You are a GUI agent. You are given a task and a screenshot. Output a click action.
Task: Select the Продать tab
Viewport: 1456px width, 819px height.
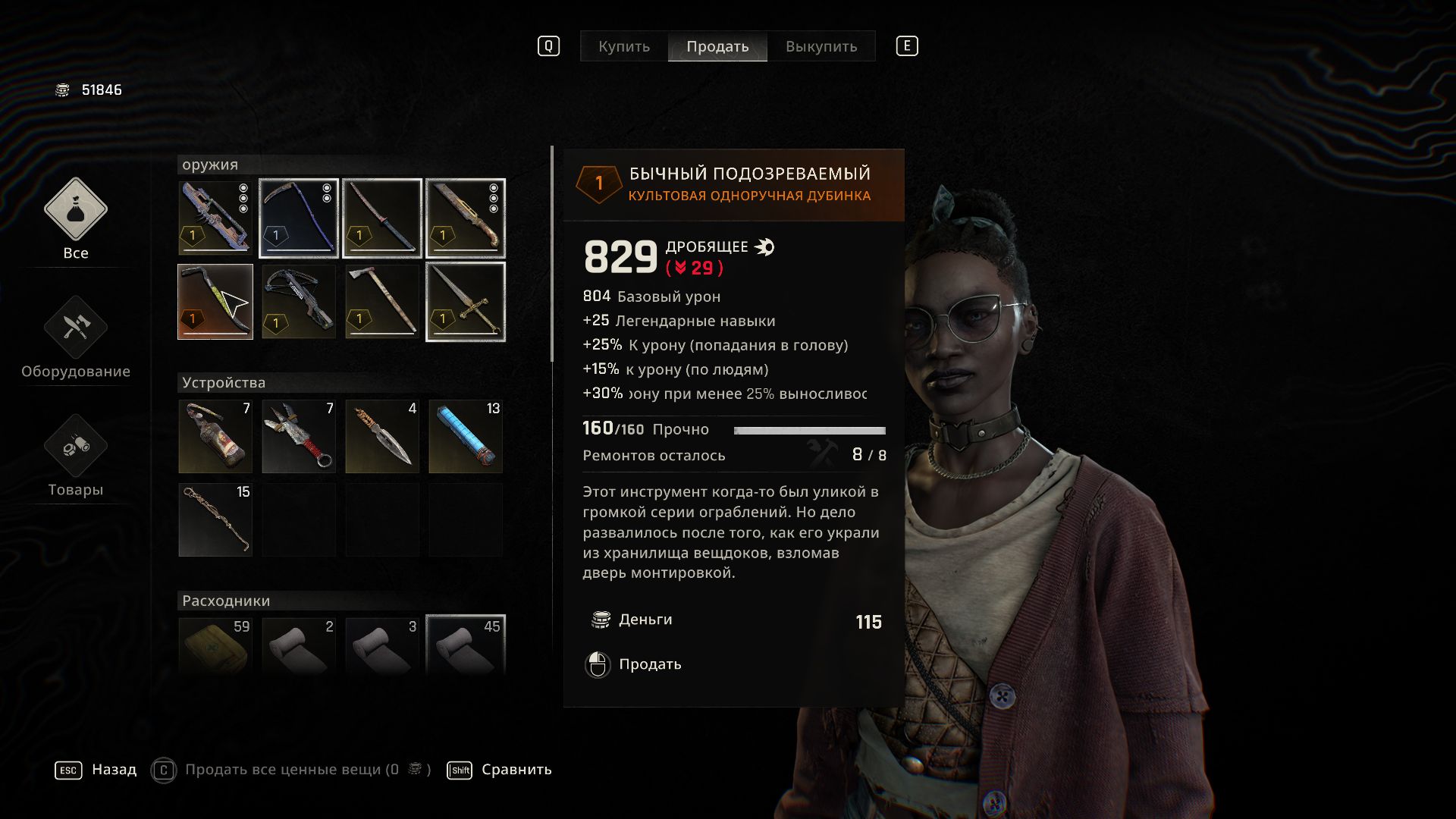click(717, 46)
